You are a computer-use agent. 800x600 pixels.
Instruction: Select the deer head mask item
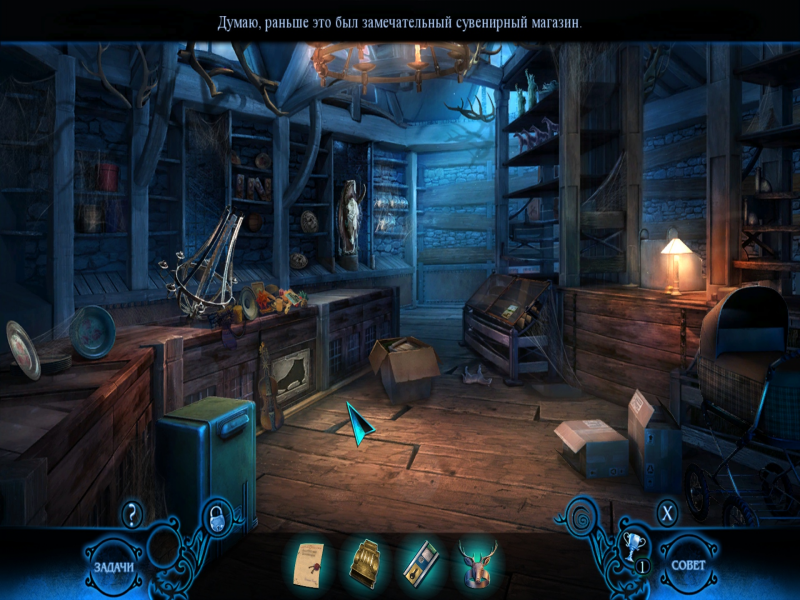[477, 563]
